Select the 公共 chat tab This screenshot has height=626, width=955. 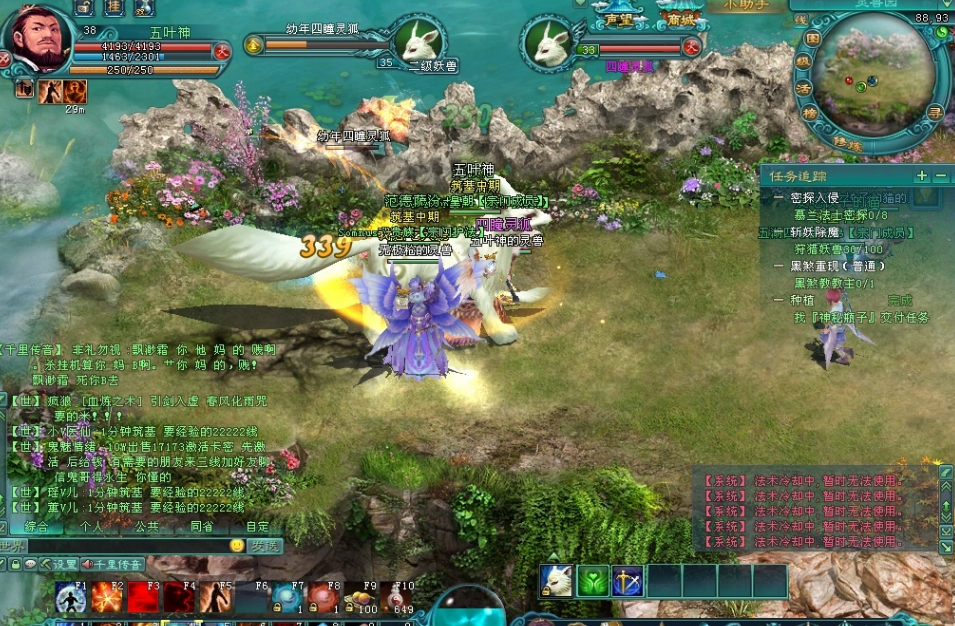(146, 525)
